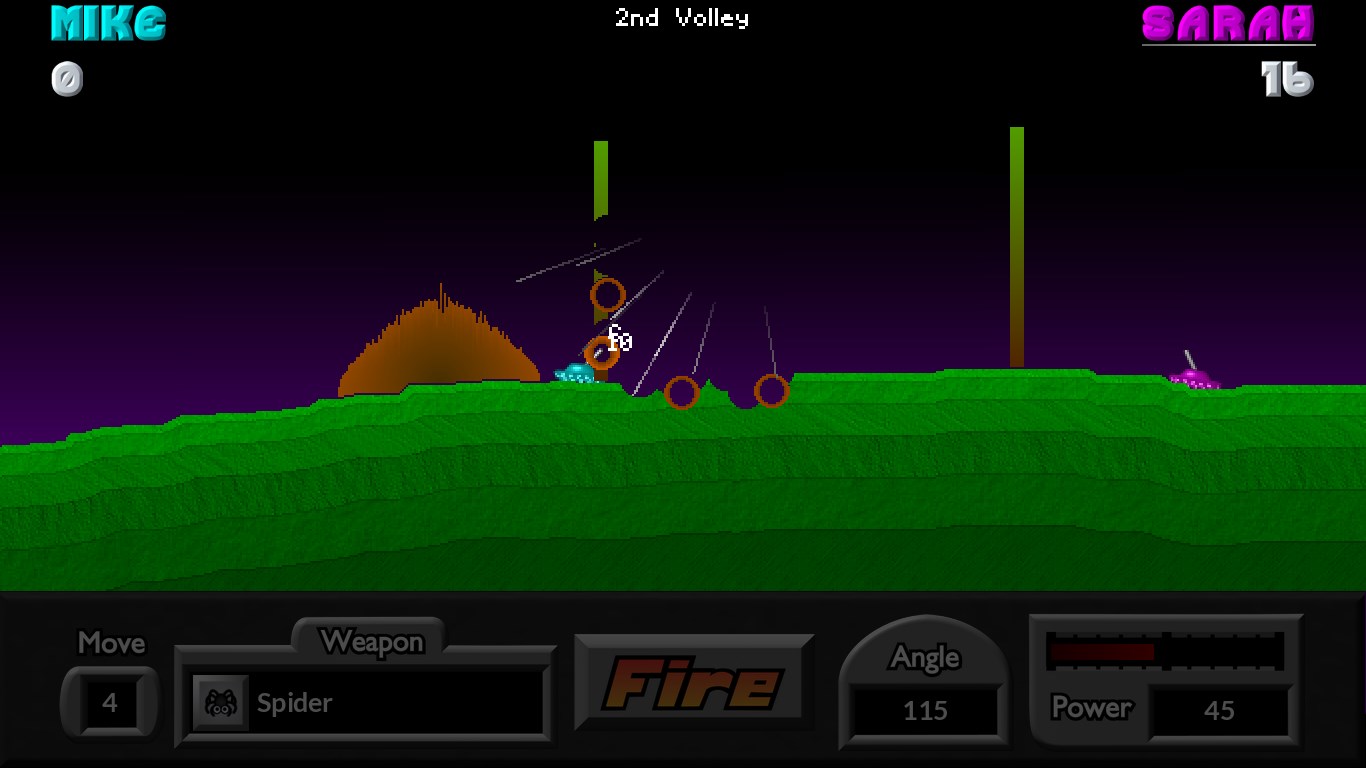The width and height of the screenshot is (1366, 768).
Task: Click the spider weapon icon
Action: pos(221,703)
